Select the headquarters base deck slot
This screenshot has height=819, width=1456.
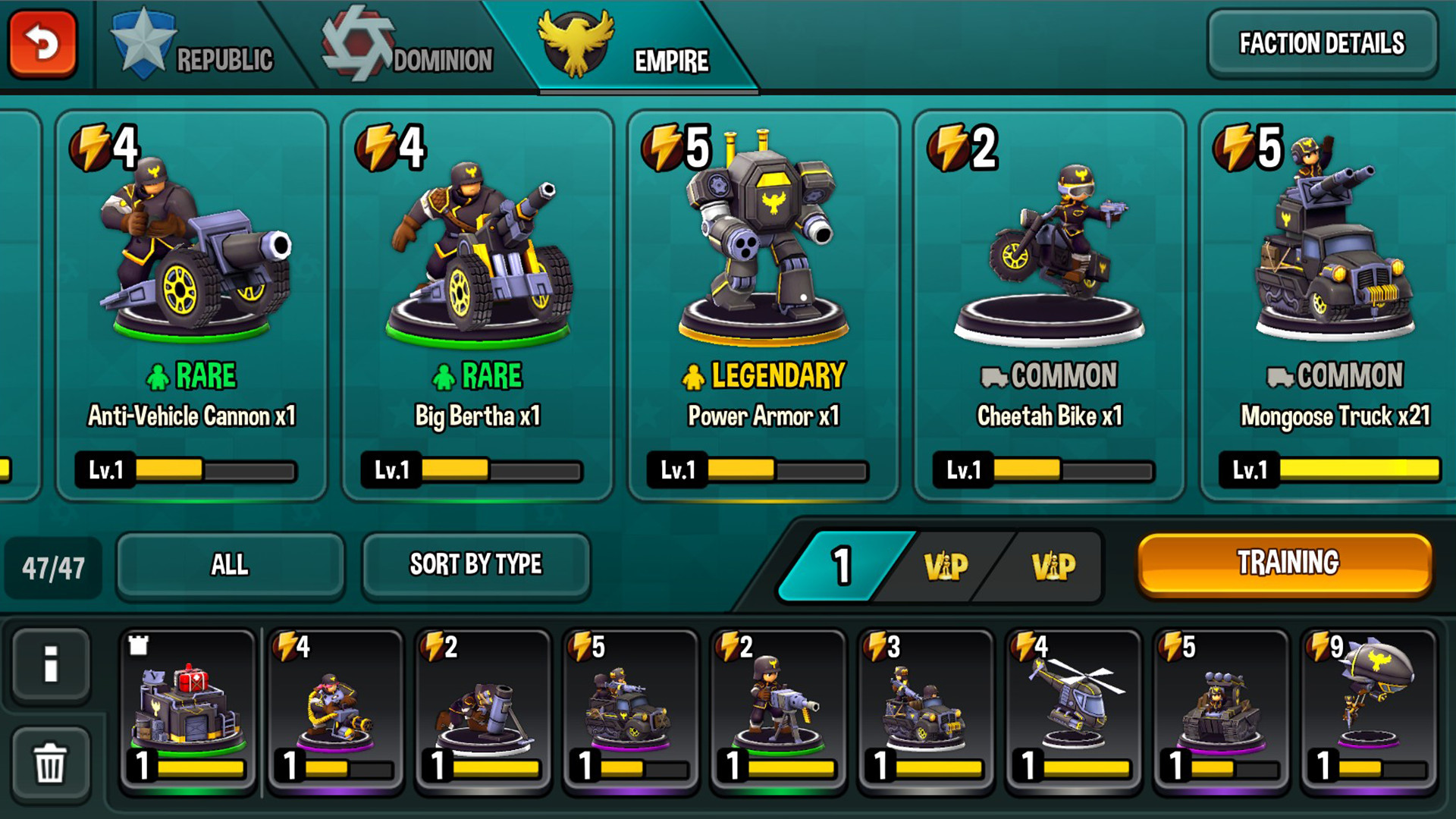[189, 711]
